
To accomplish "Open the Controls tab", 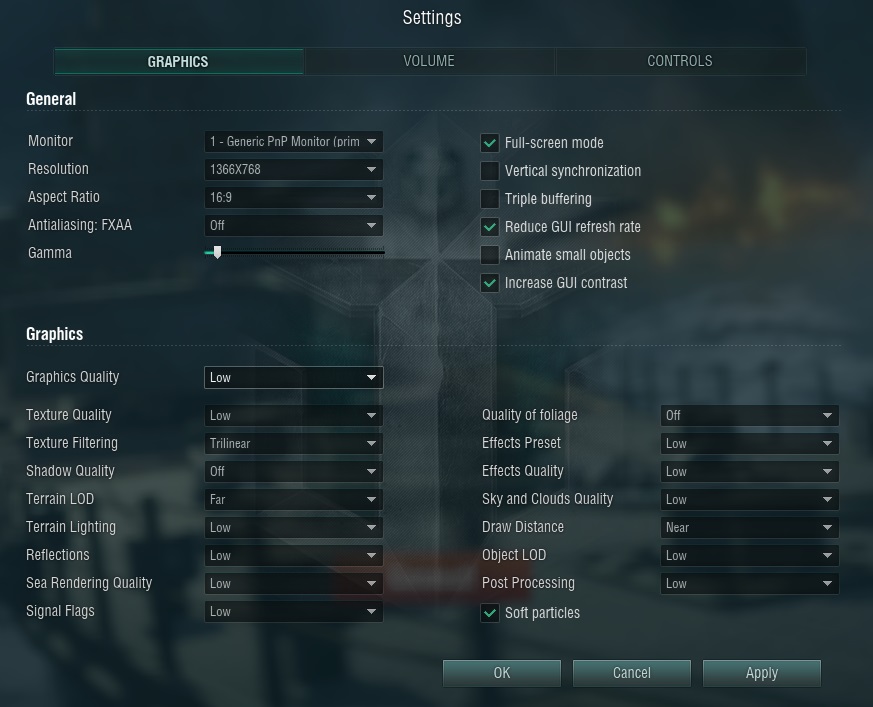I will [x=680, y=61].
